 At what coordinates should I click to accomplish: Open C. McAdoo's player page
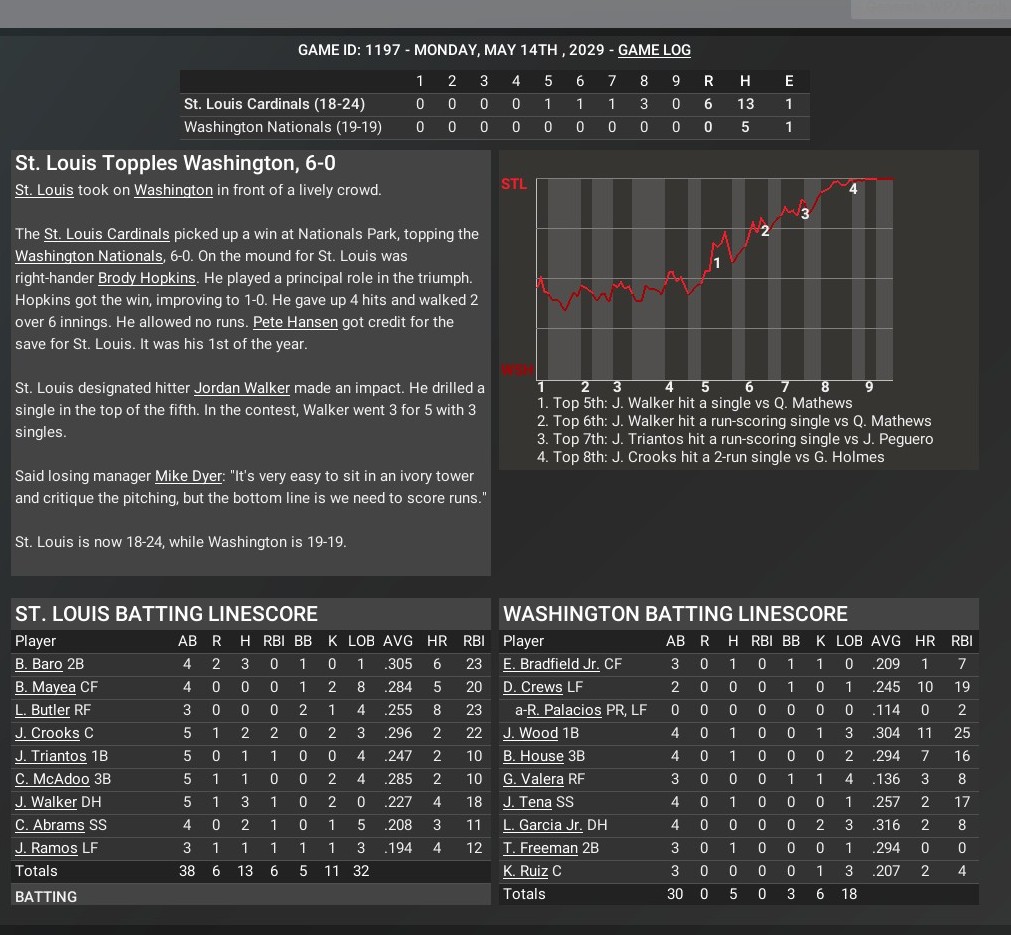click(52, 779)
